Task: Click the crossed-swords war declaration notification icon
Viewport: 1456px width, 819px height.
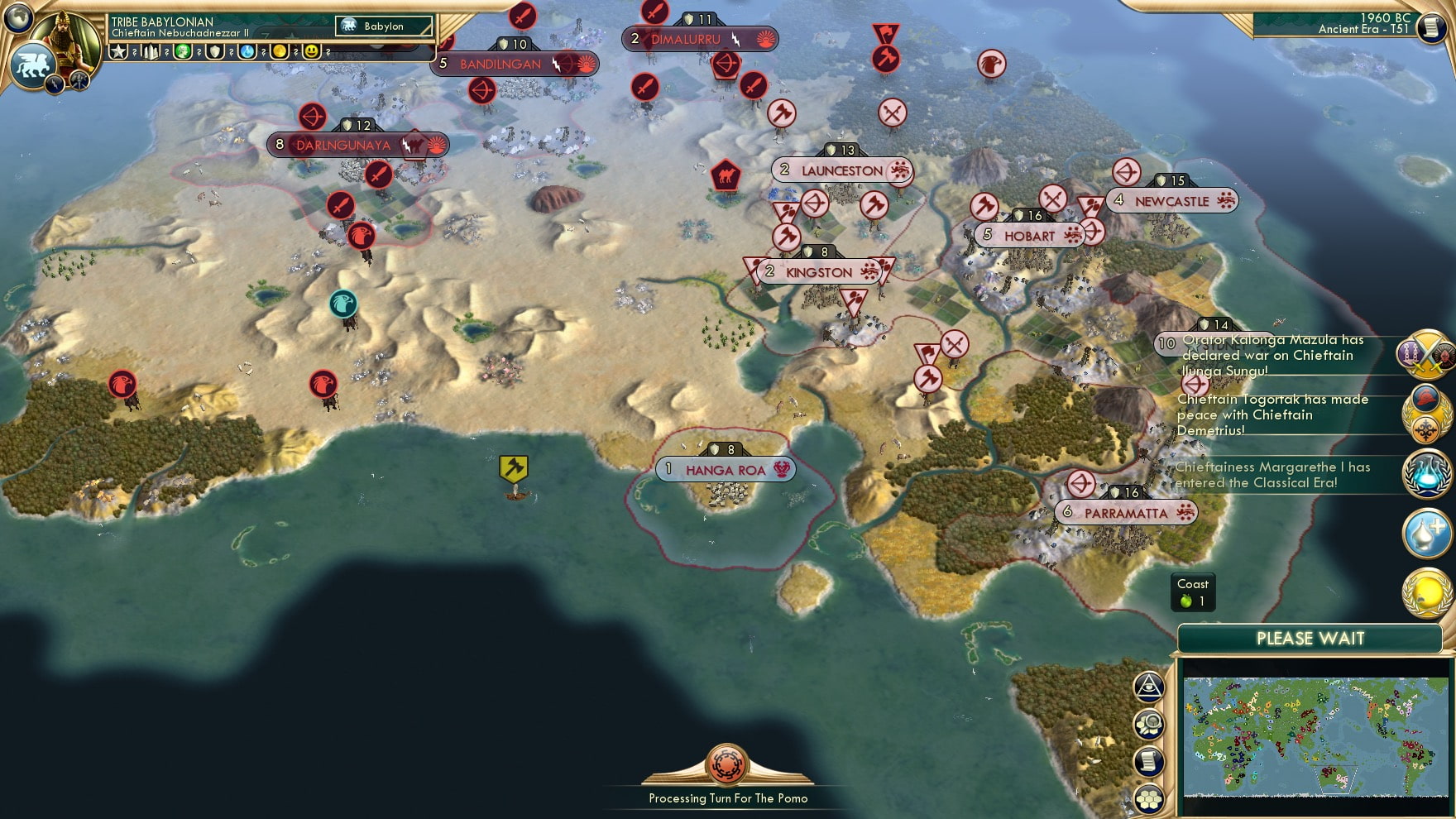Action: [x=1425, y=356]
